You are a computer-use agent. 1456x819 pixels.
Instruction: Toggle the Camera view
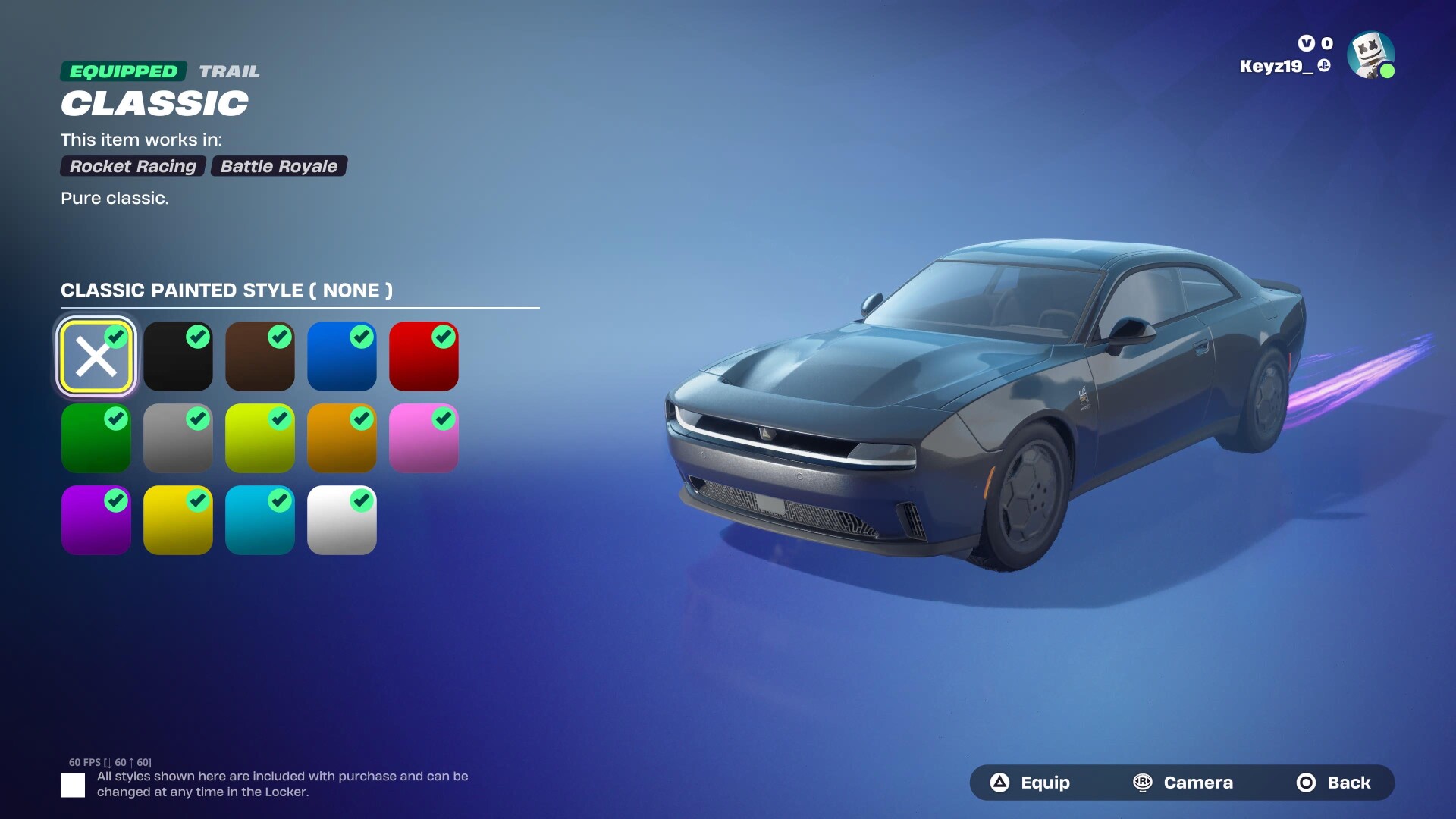point(1183,783)
